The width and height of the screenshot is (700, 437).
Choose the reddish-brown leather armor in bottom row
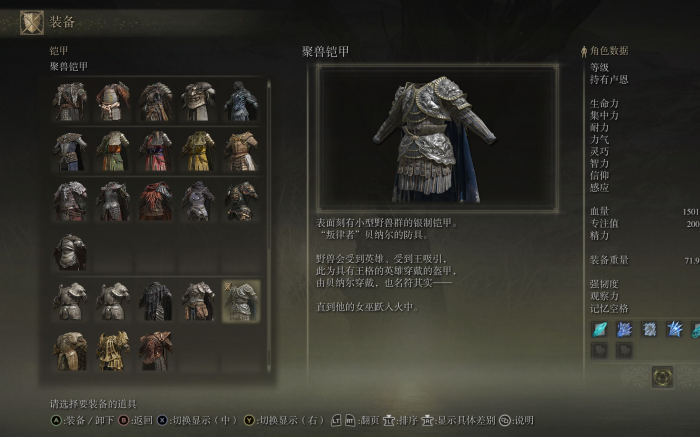[x=155, y=350]
